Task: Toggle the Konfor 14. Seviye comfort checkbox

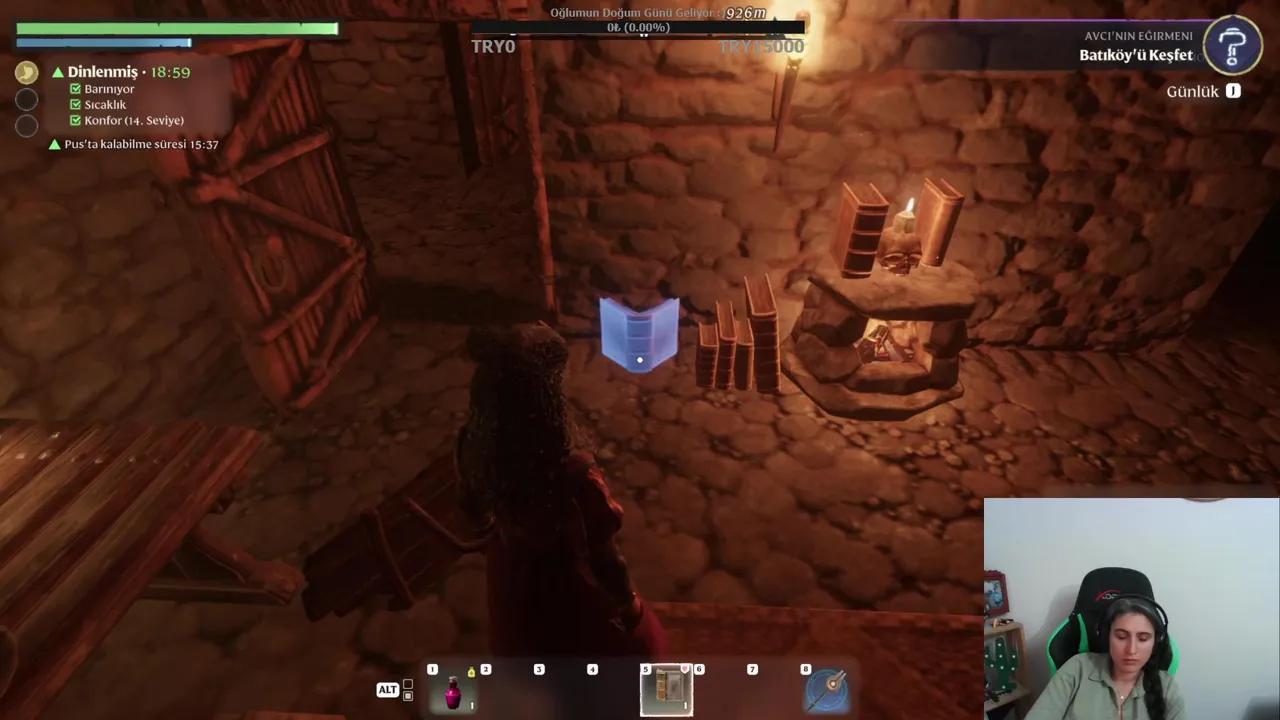Action: [x=73, y=120]
